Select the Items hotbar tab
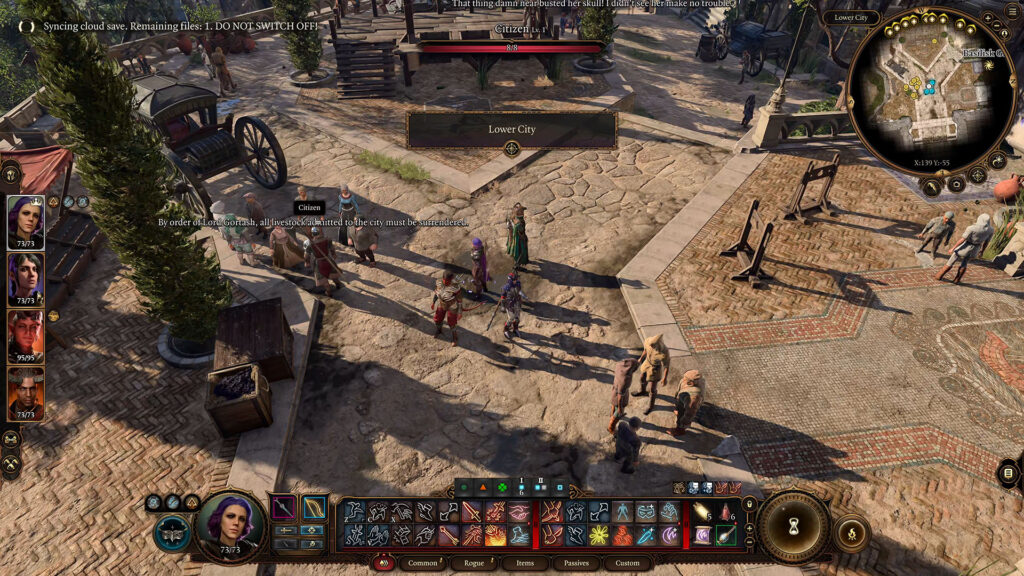Image resolution: width=1024 pixels, height=576 pixels. coord(524,563)
